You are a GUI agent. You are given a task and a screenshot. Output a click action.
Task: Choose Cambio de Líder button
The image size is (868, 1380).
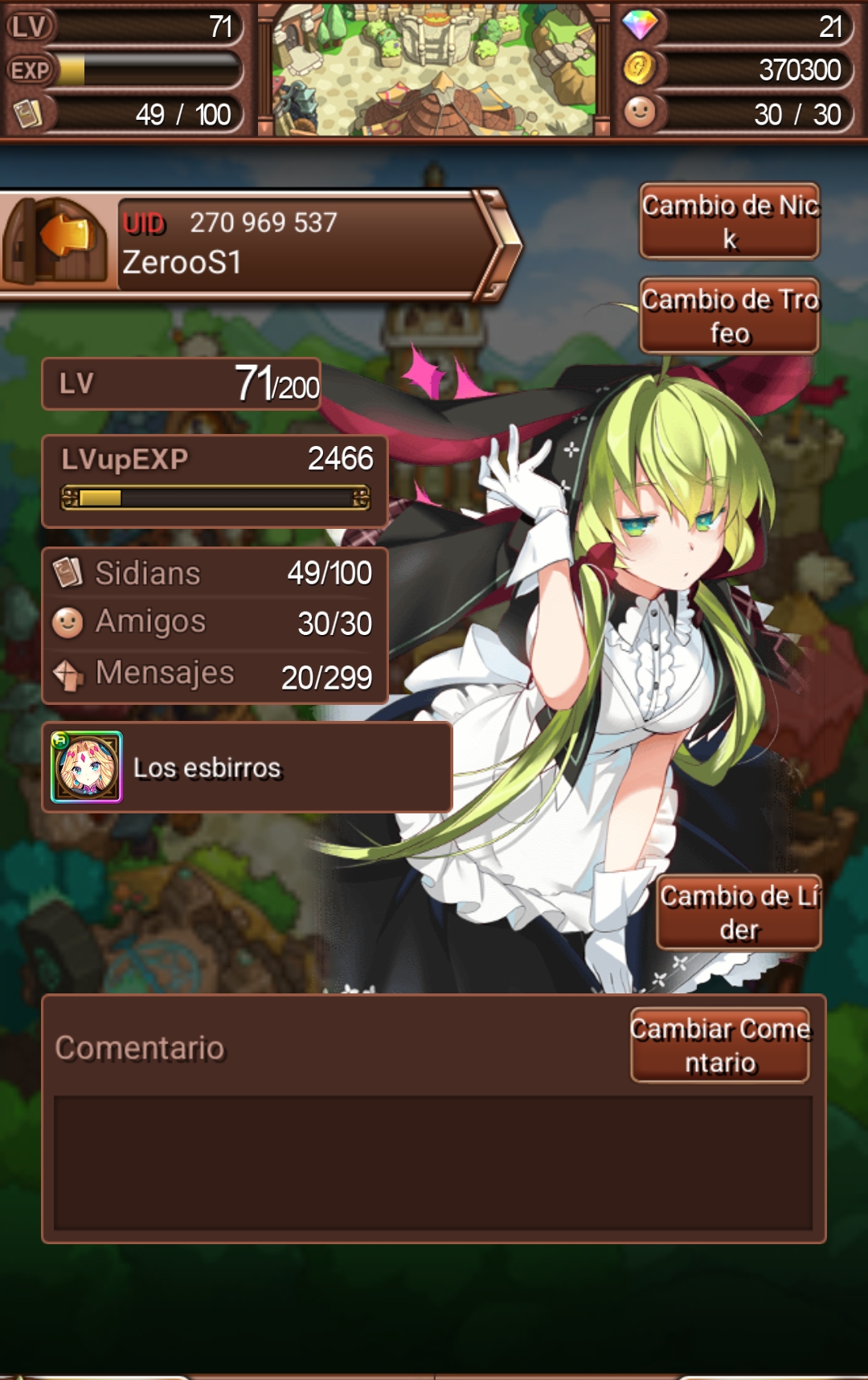coord(739,912)
